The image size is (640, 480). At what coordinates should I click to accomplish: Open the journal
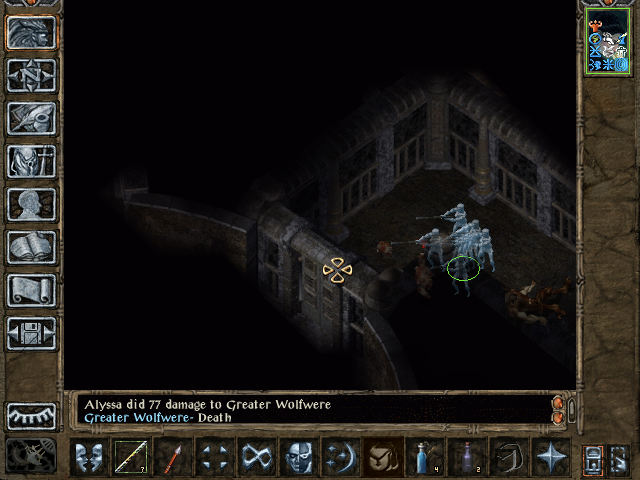point(32,118)
